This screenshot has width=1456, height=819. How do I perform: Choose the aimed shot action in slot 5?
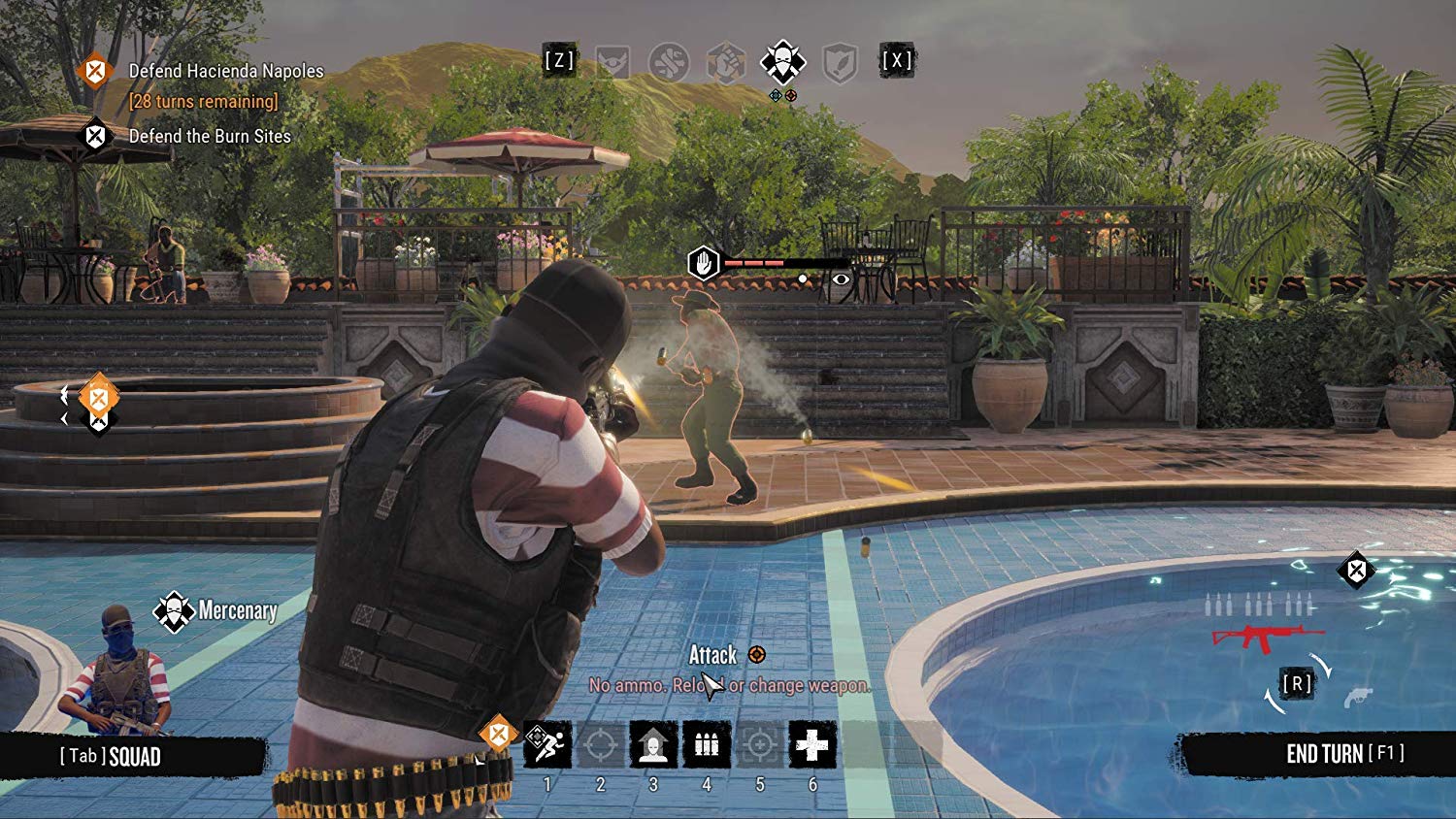click(x=759, y=743)
